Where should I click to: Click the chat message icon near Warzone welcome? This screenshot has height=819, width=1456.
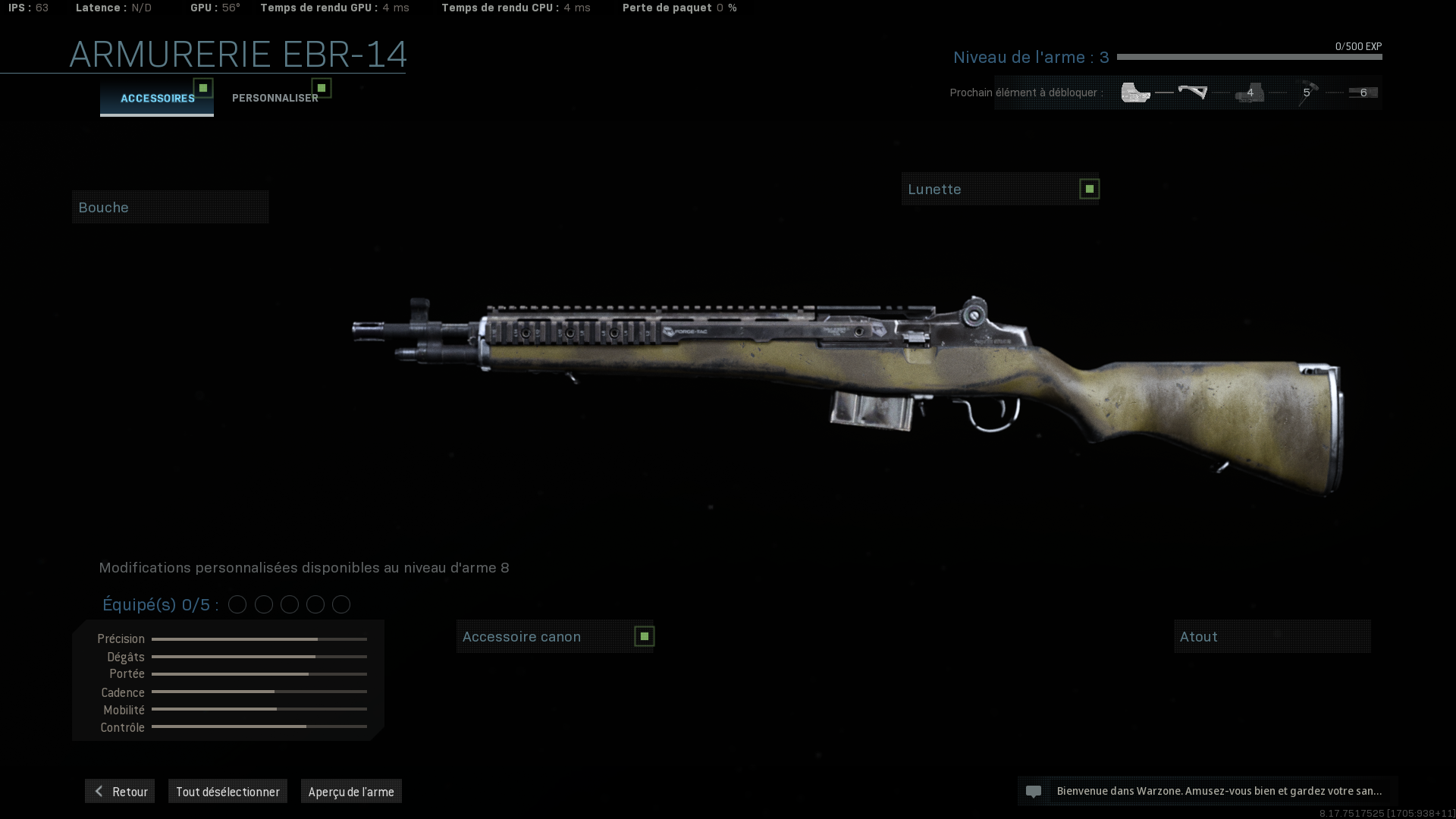(1034, 791)
